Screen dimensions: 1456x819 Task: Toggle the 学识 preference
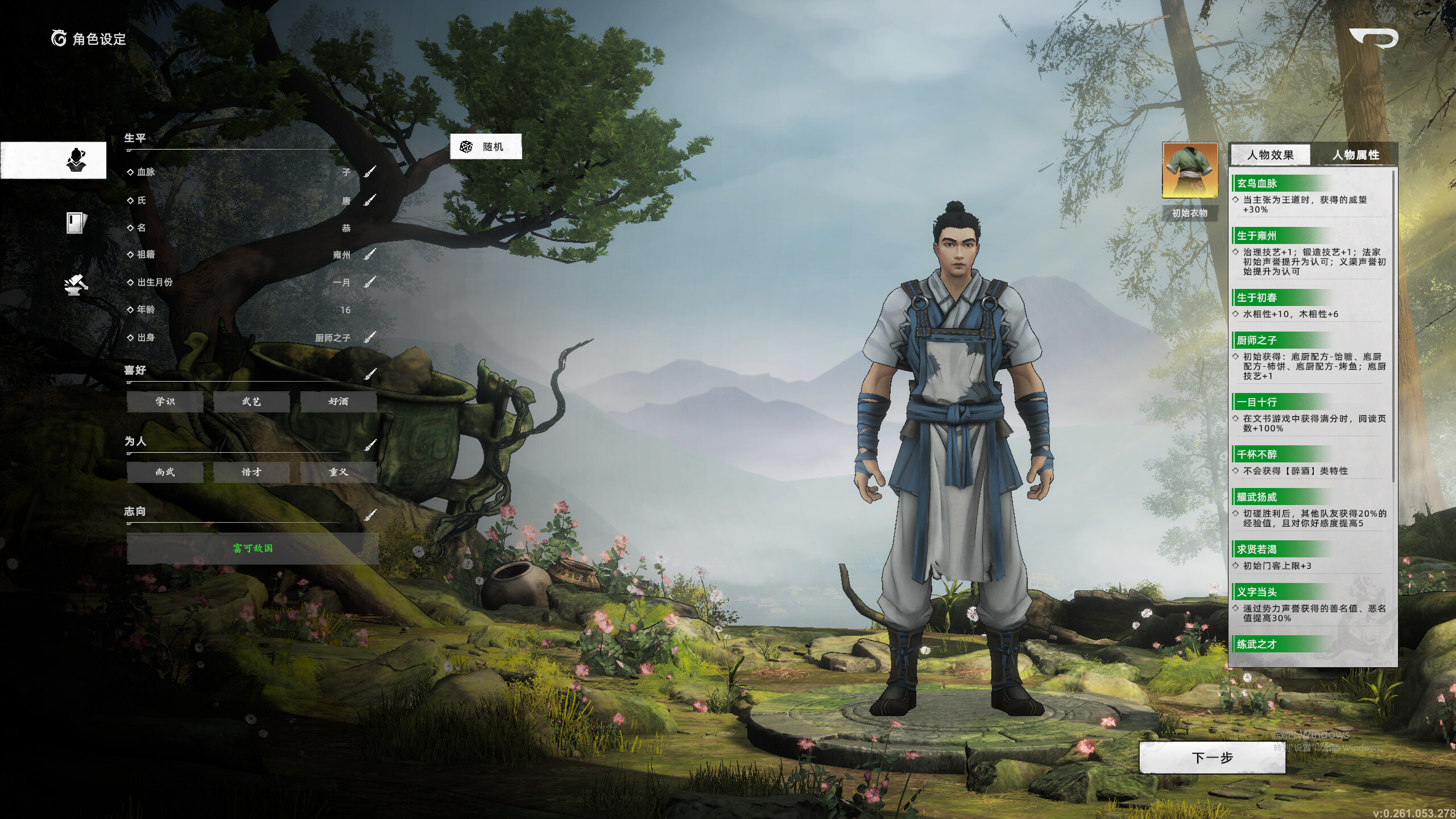(x=166, y=402)
